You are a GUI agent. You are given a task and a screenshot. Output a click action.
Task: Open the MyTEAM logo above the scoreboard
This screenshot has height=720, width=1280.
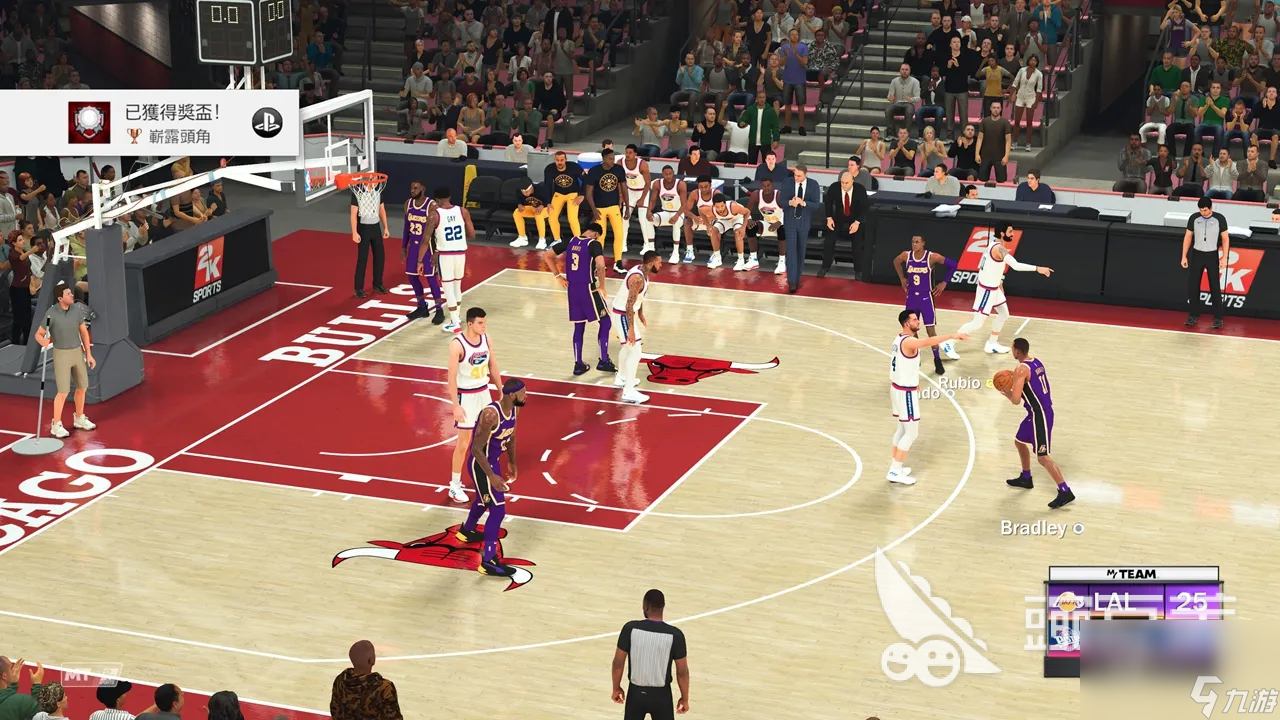pyautogui.click(x=1132, y=573)
